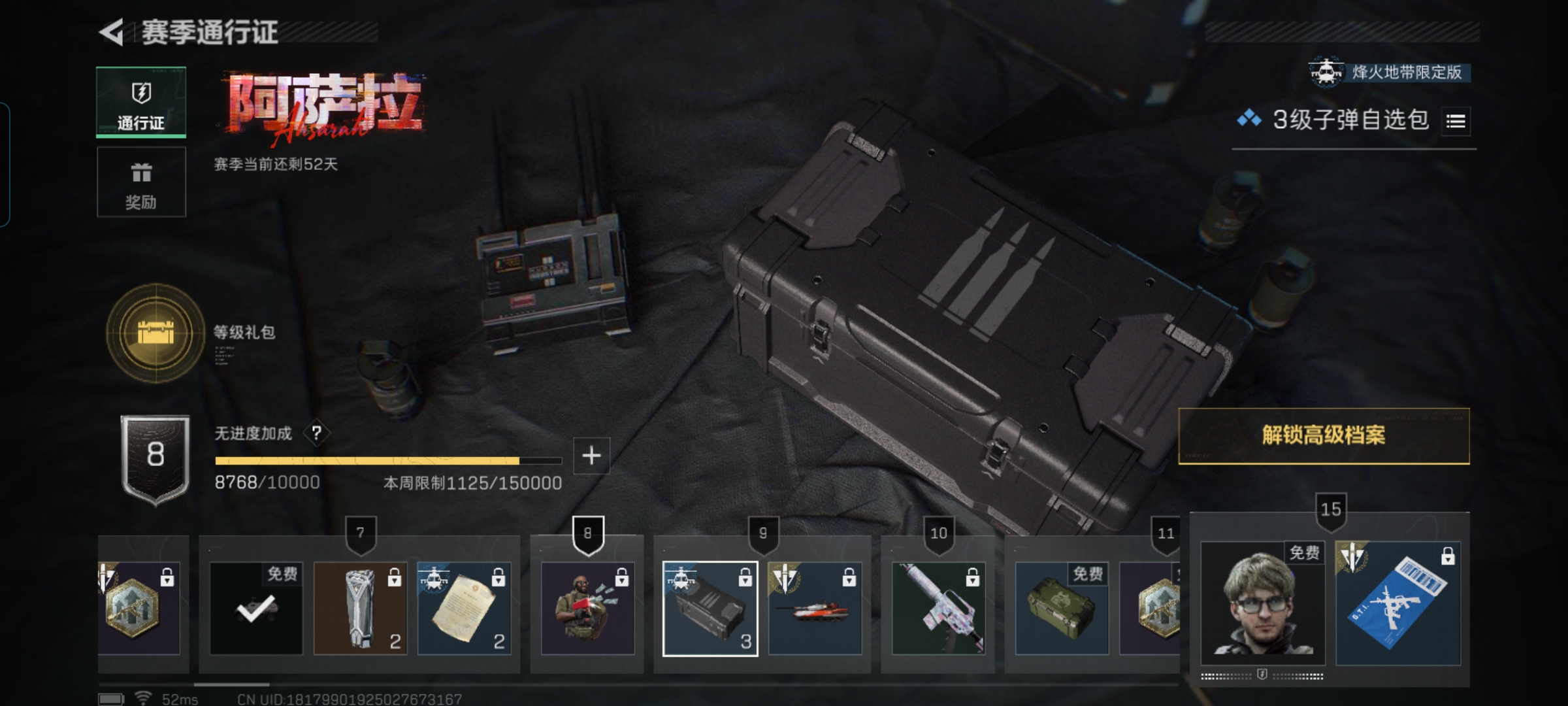Unlock premium with 解锁高级档案 button
This screenshot has width=1568, height=706.
pyautogui.click(x=1324, y=436)
